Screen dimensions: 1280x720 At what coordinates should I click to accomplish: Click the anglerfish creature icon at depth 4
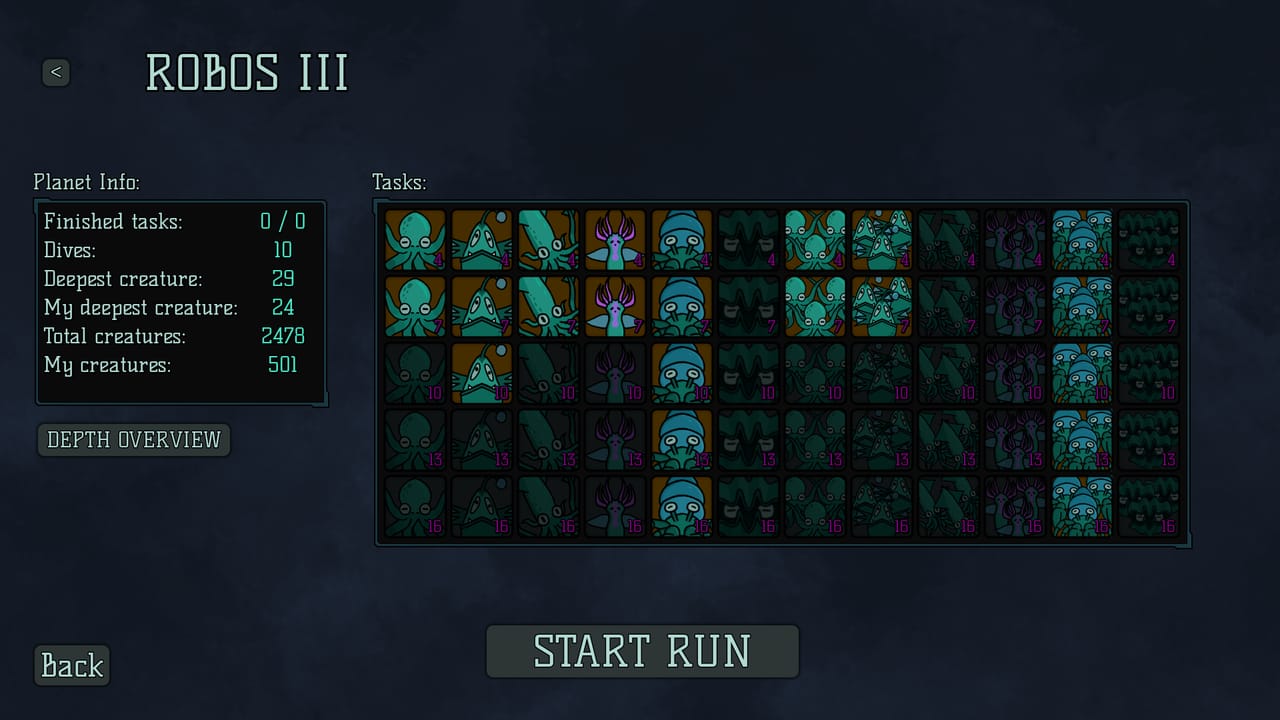(x=482, y=241)
